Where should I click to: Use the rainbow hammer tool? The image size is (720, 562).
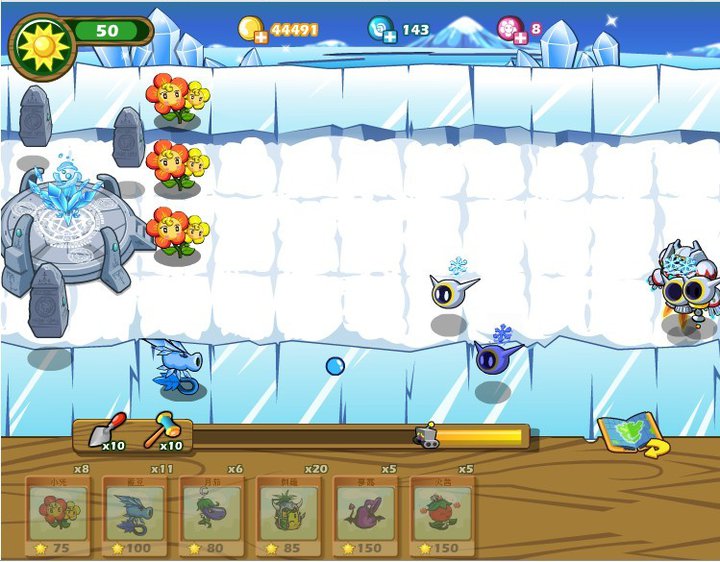pos(165,430)
